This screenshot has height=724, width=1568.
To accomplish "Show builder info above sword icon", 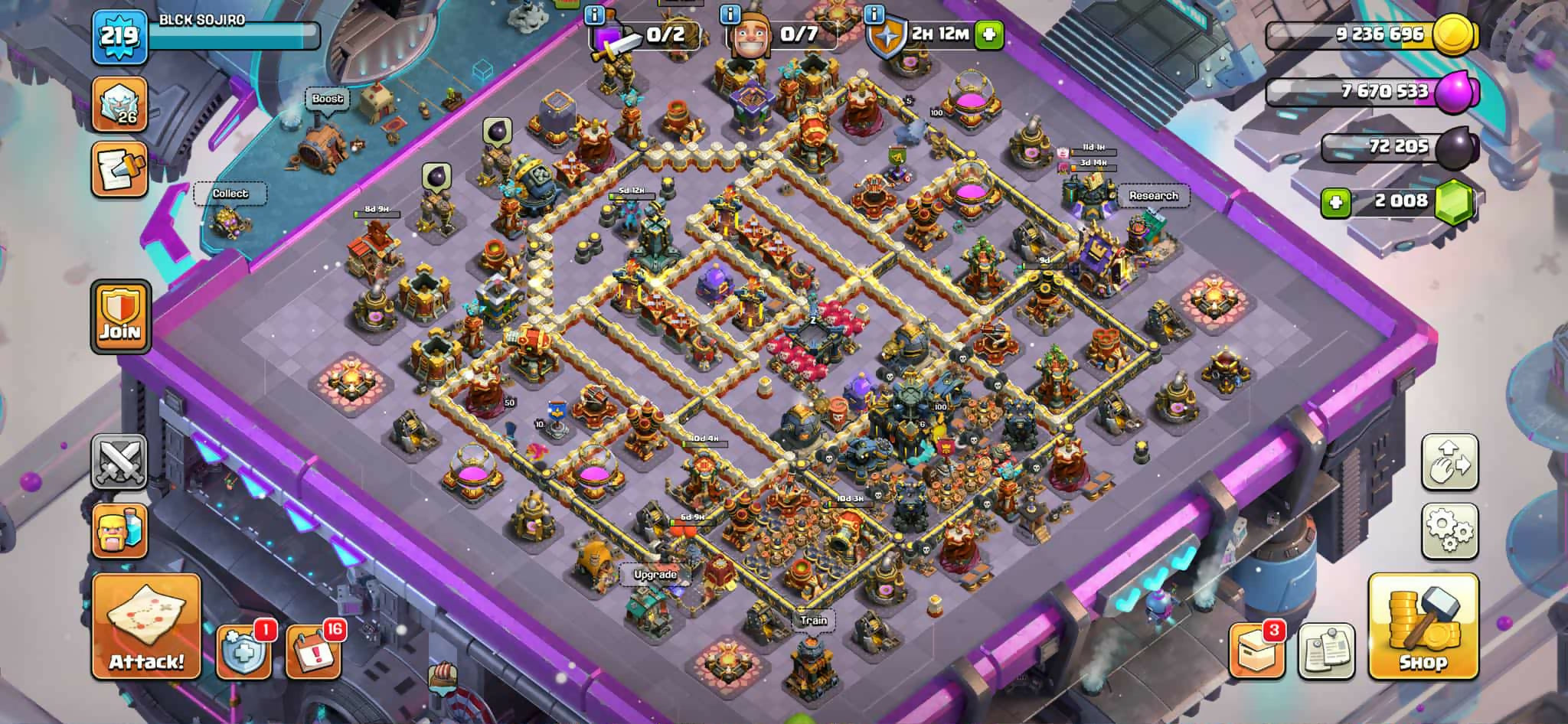I will [594, 15].
